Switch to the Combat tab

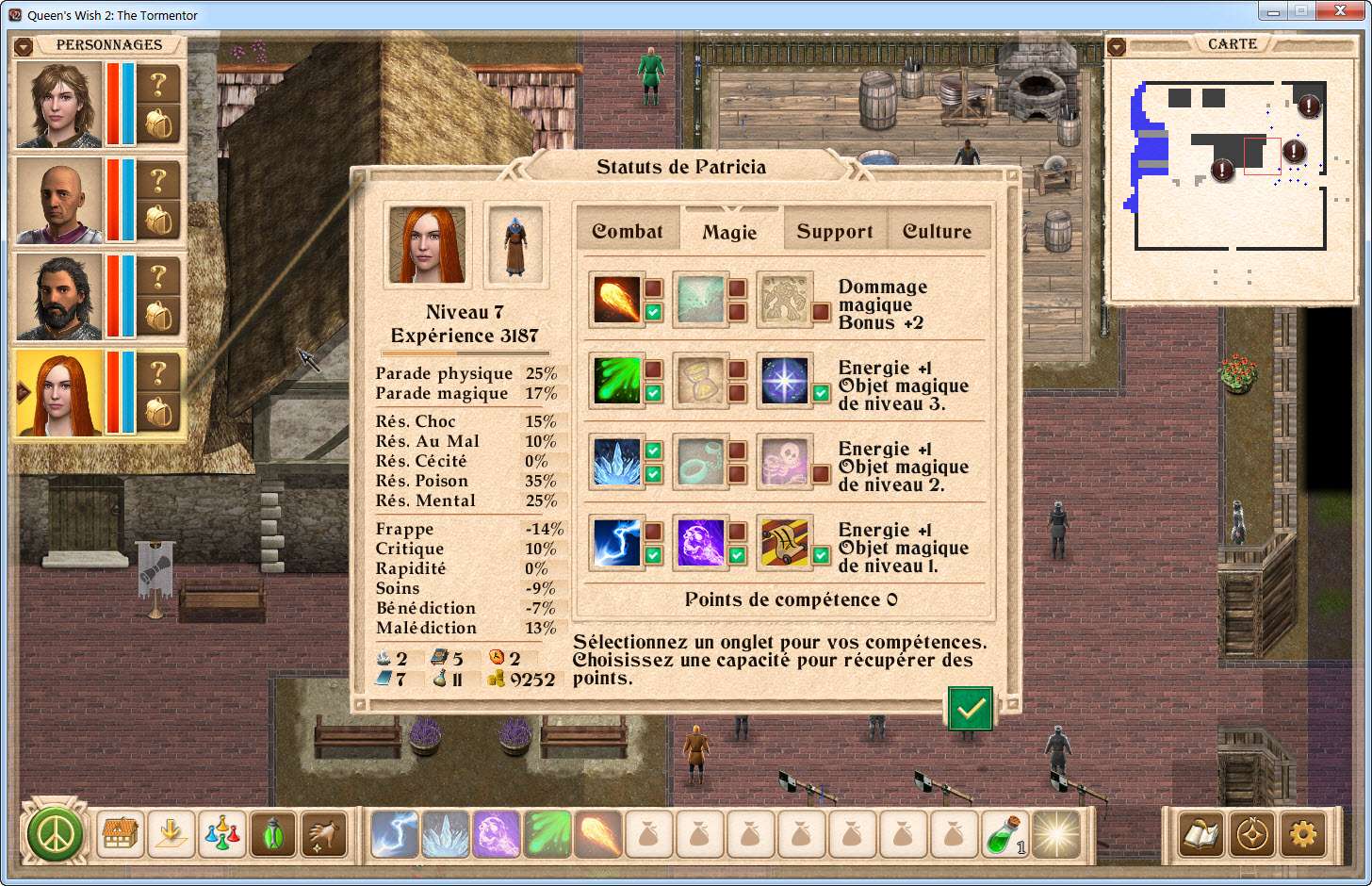point(628,231)
